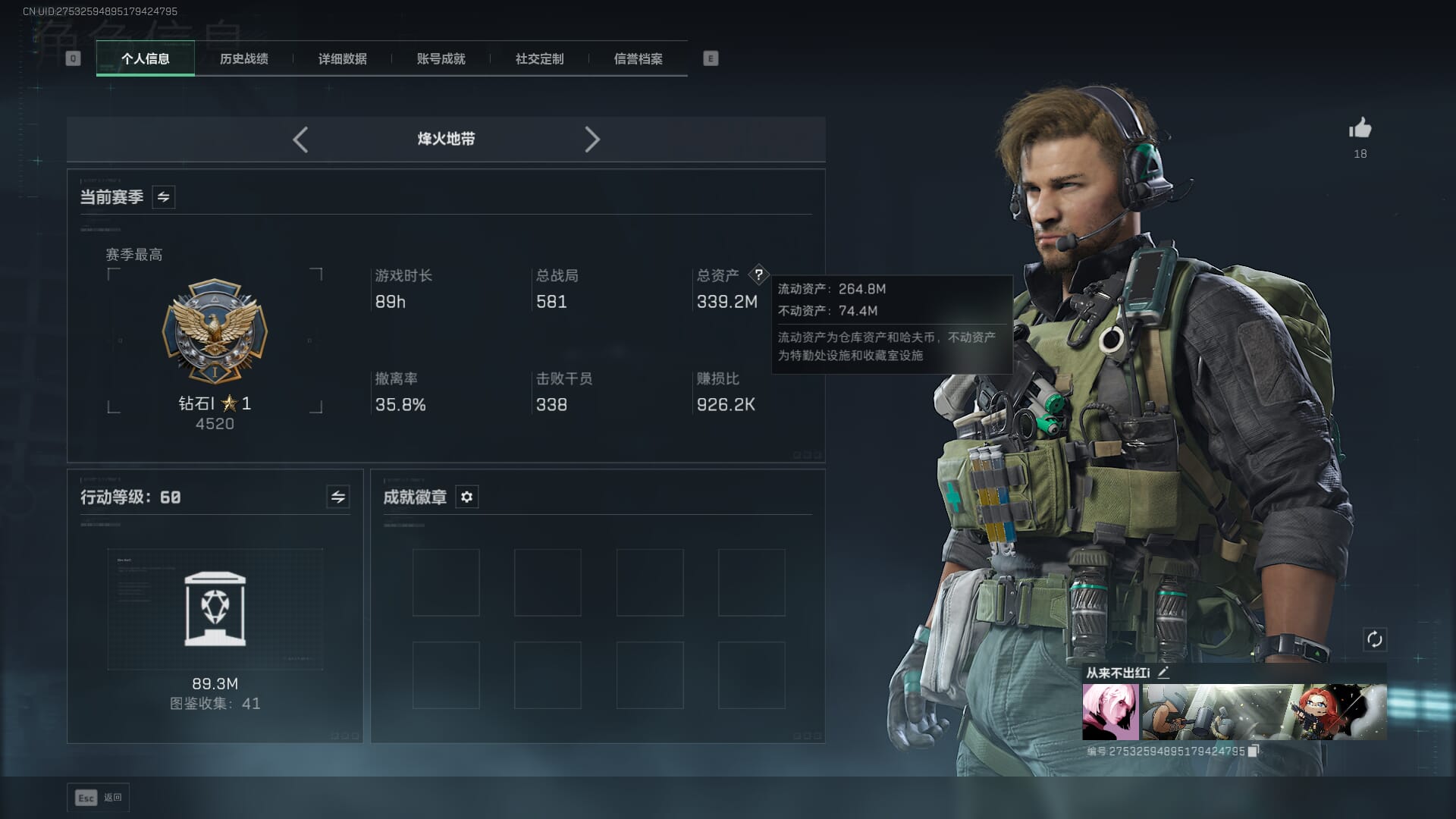This screenshot has width=1456, height=819.
Task: Show the 账号成就 tab
Action: [441, 59]
